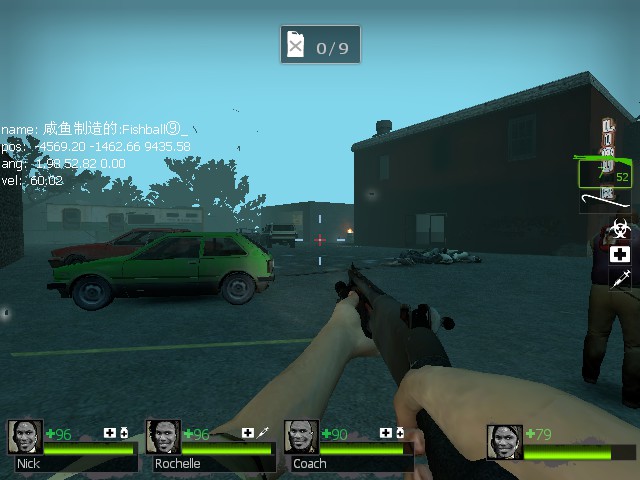Select the biohazard bile jar slot
Image resolution: width=640 pixels, height=480 pixels.
click(x=620, y=229)
